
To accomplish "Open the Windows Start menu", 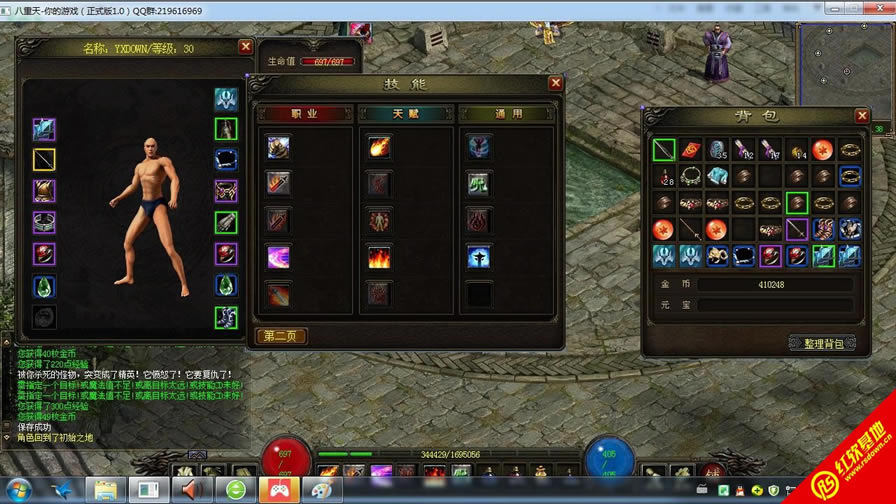I will [18, 490].
